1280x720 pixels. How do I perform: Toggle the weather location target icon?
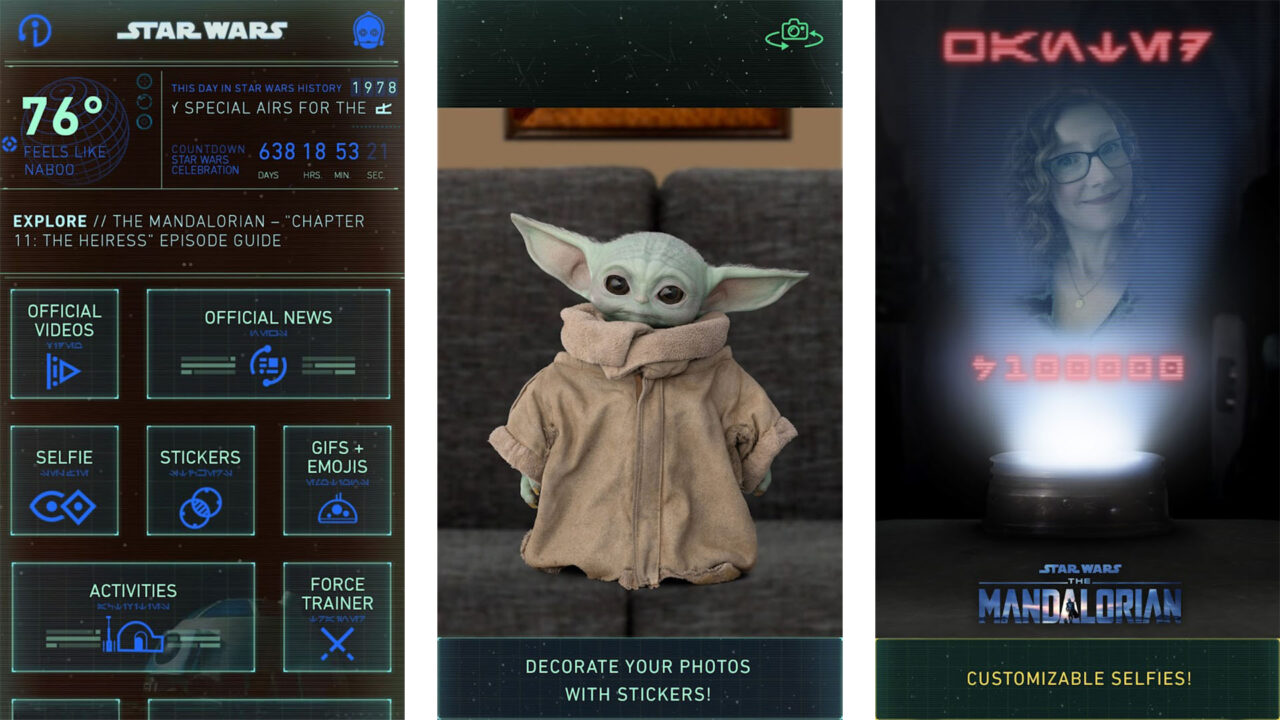[10, 143]
